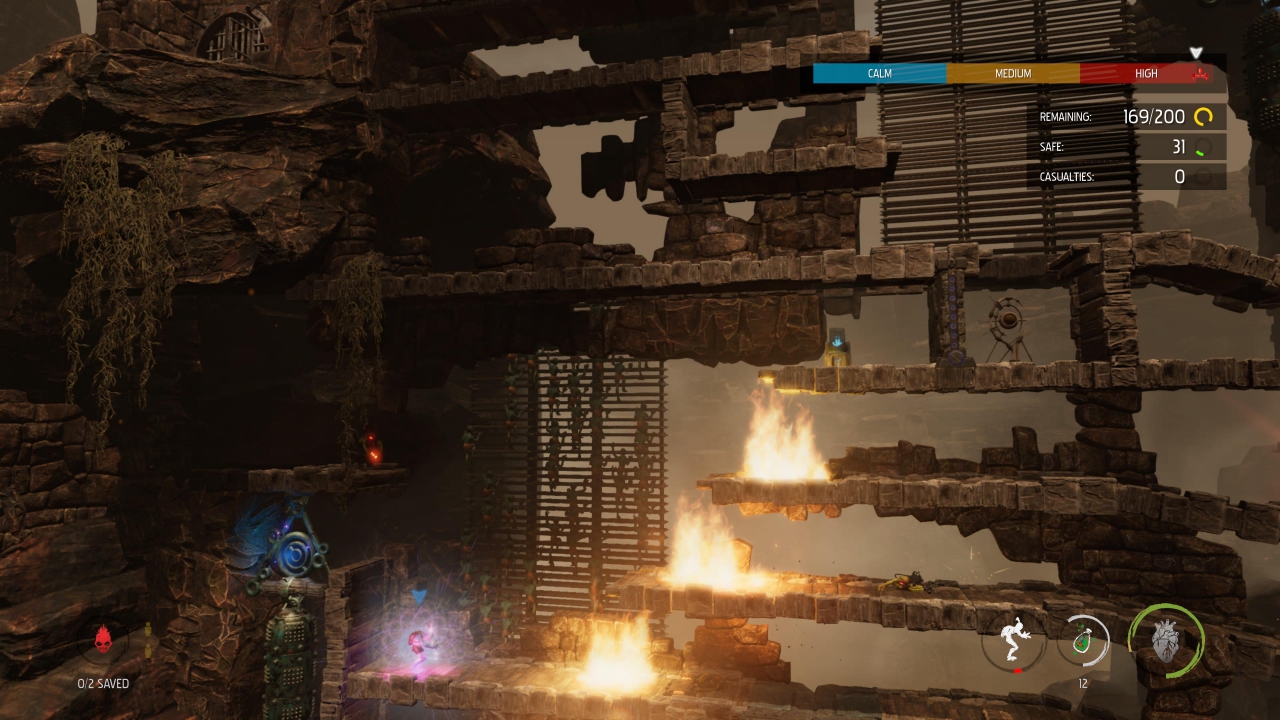
Task: Click the red skull icon
Action: tap(103, 640)
